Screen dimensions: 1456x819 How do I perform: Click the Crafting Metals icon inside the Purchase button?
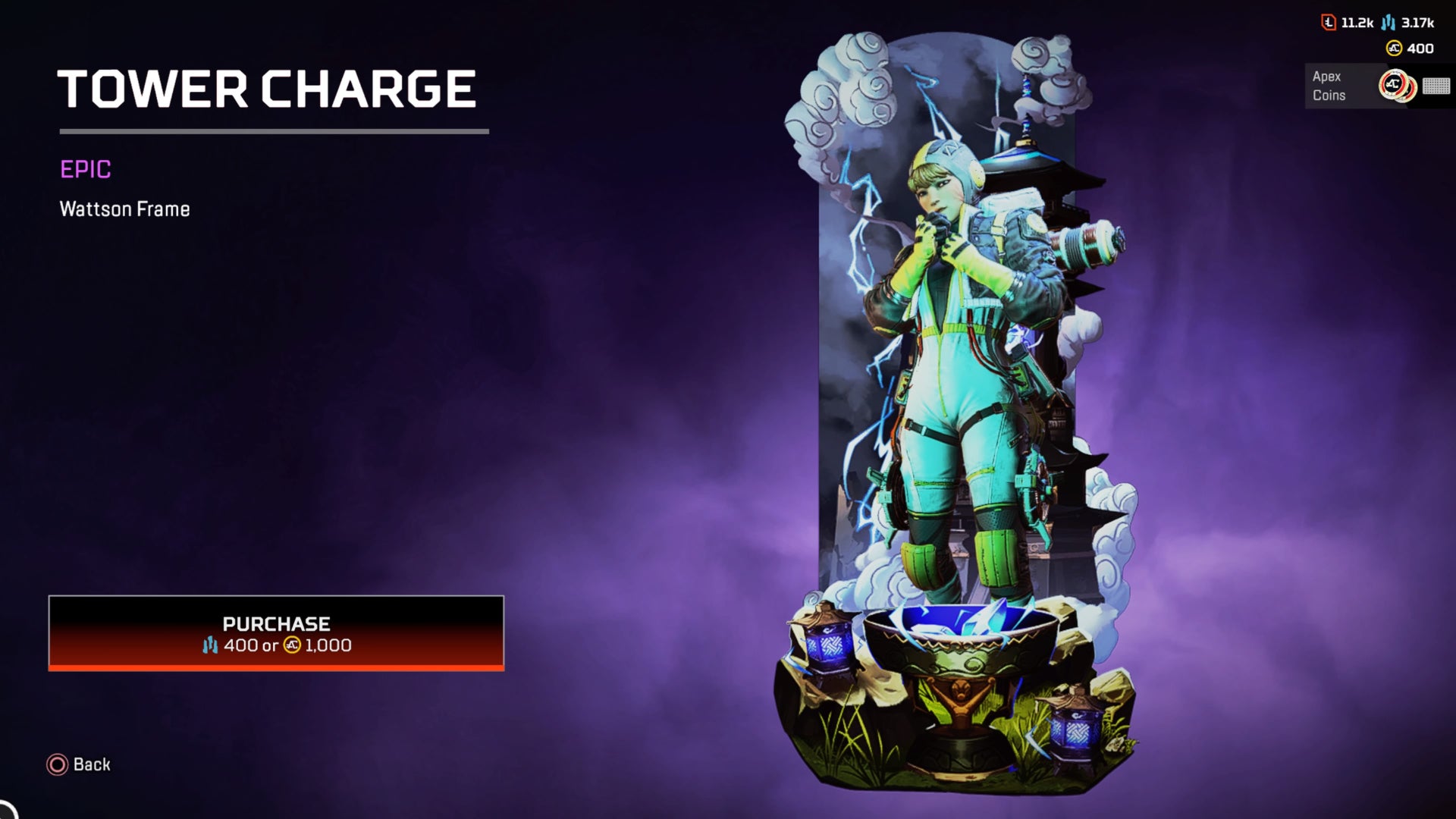(210, 647)
